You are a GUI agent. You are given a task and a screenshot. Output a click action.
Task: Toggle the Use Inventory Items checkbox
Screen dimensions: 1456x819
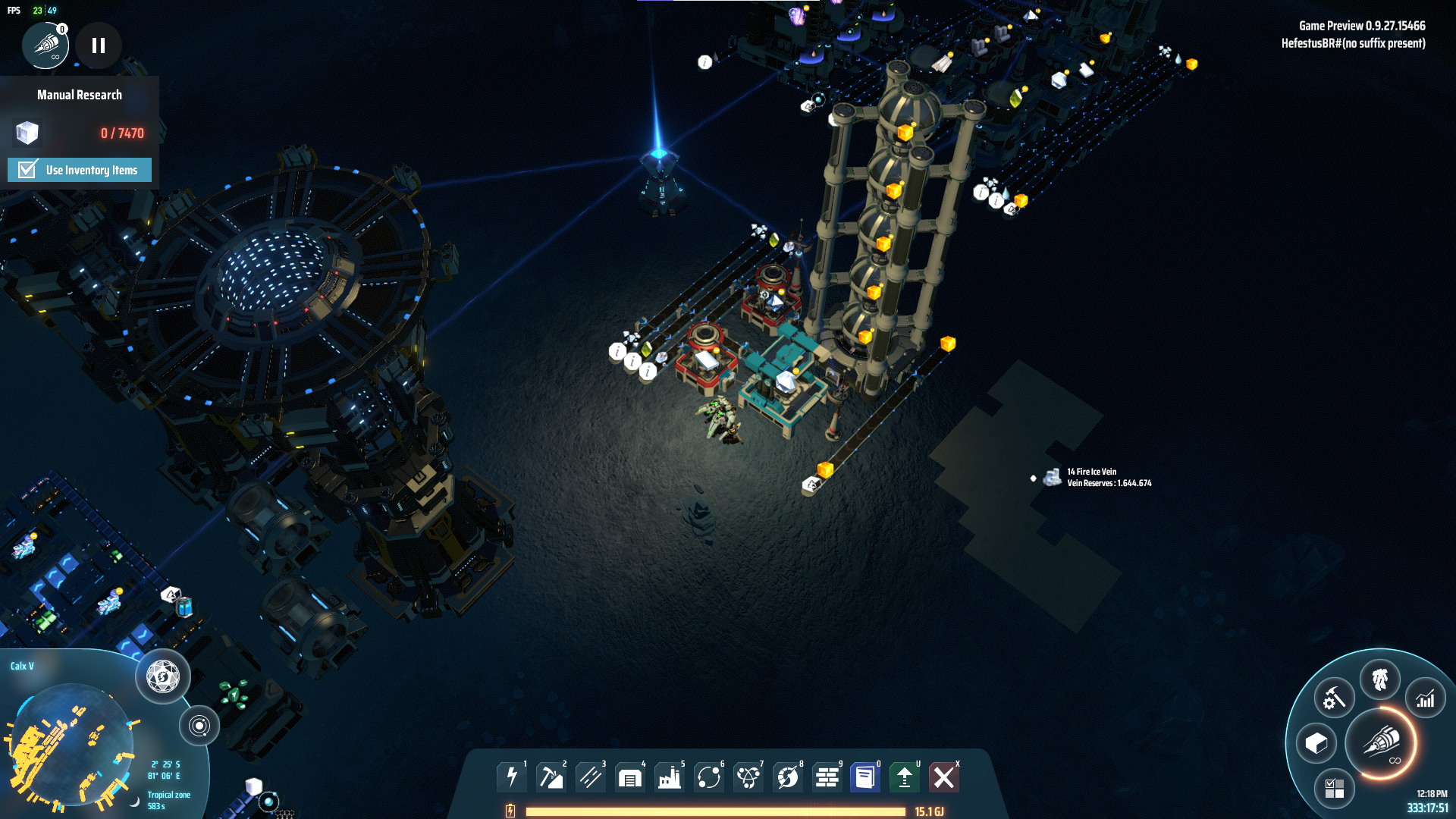tap(28, 169)
